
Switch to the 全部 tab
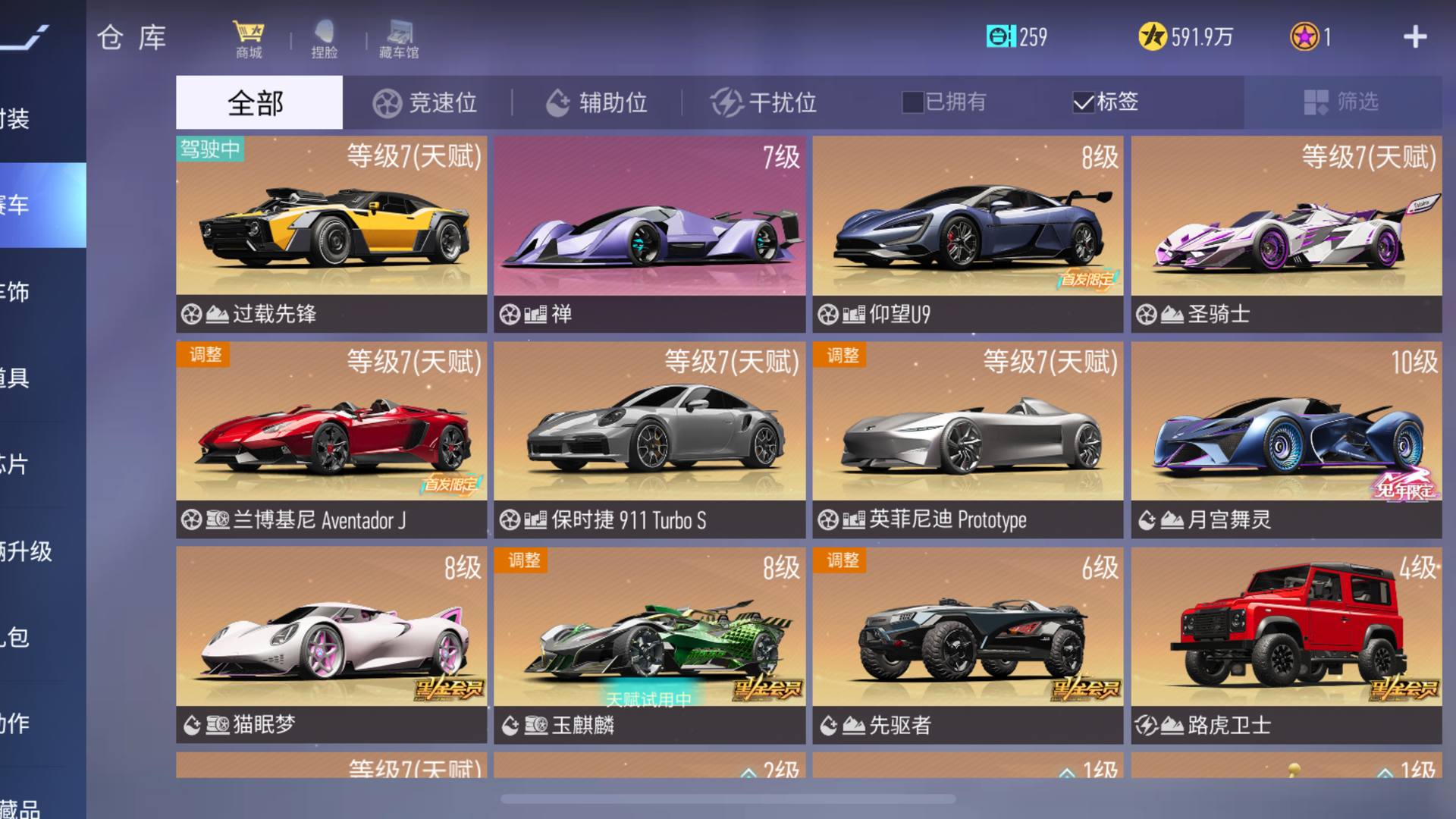tap(259, 102)
